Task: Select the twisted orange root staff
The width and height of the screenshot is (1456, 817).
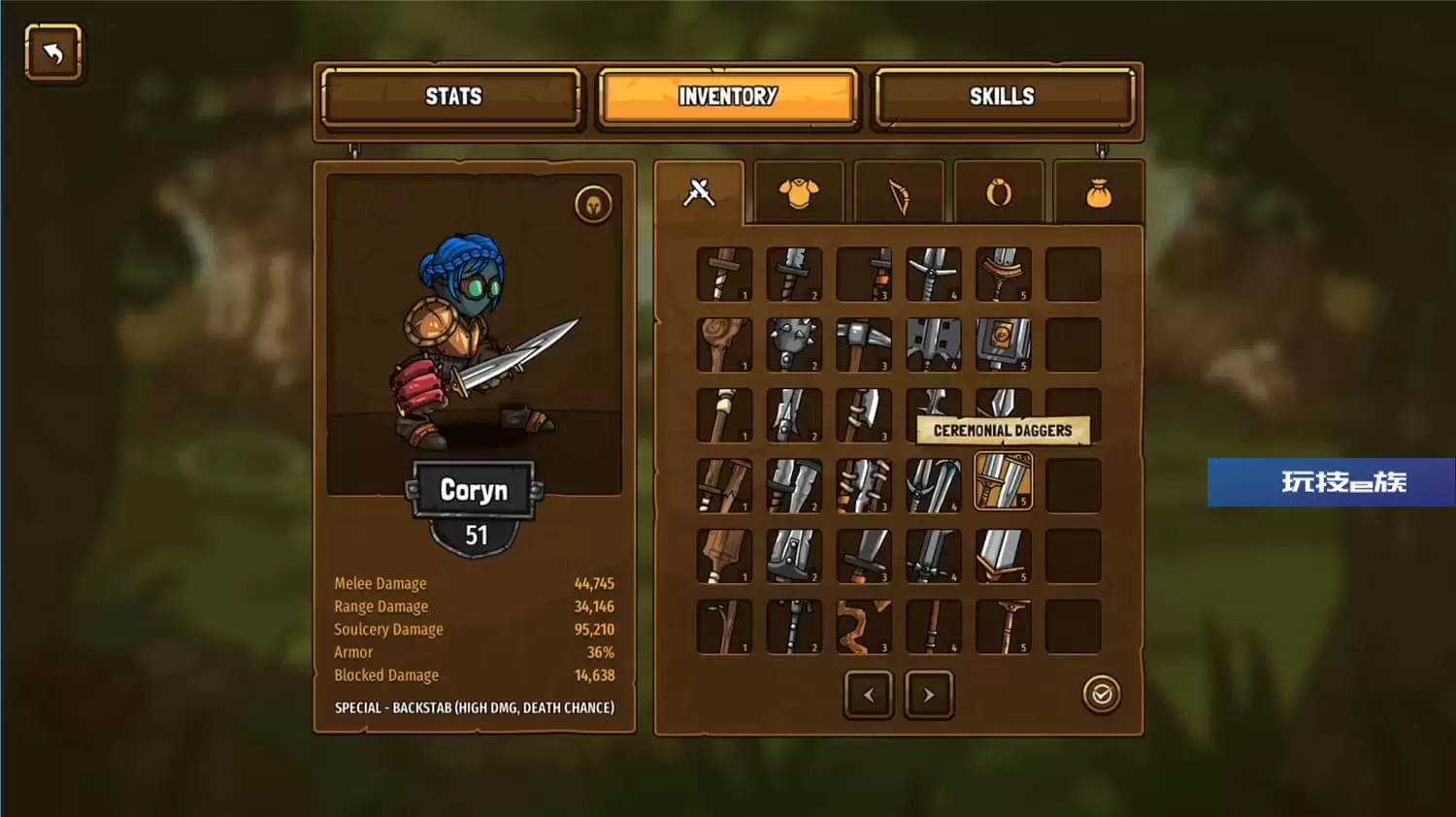Action: coord(863,627)
